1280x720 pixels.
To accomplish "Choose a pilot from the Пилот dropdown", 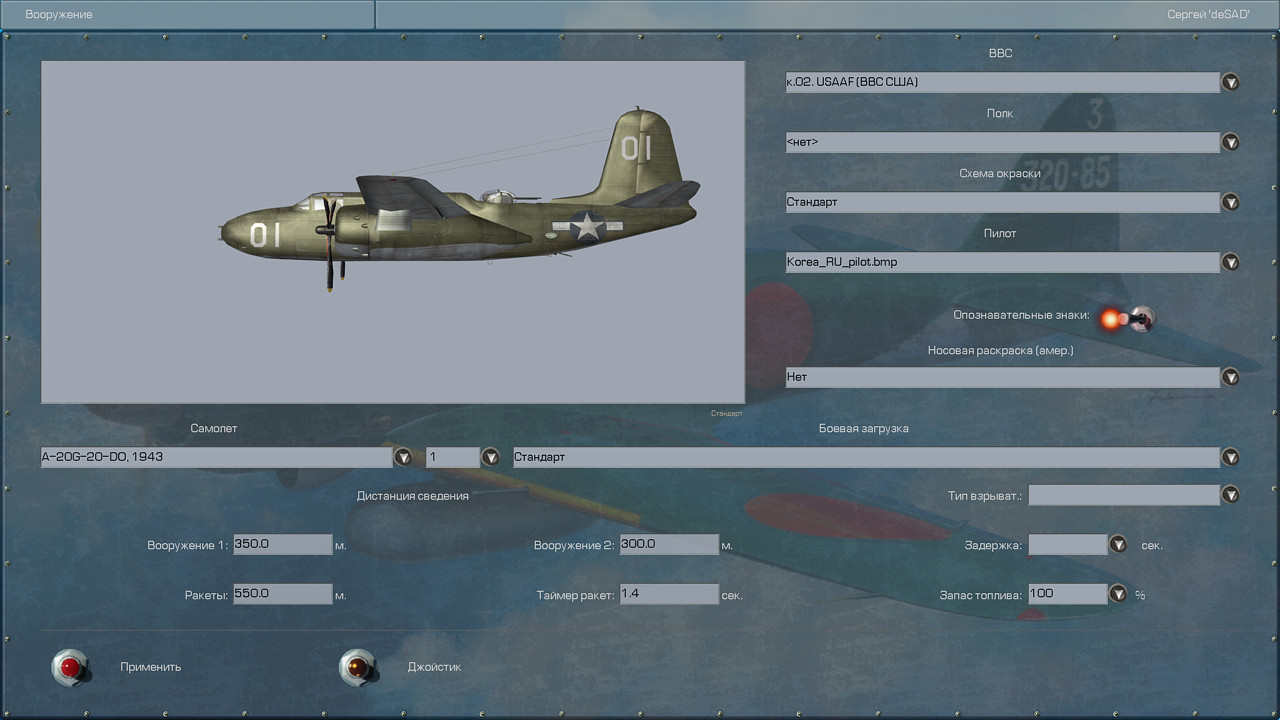I will pos(1230,262).
